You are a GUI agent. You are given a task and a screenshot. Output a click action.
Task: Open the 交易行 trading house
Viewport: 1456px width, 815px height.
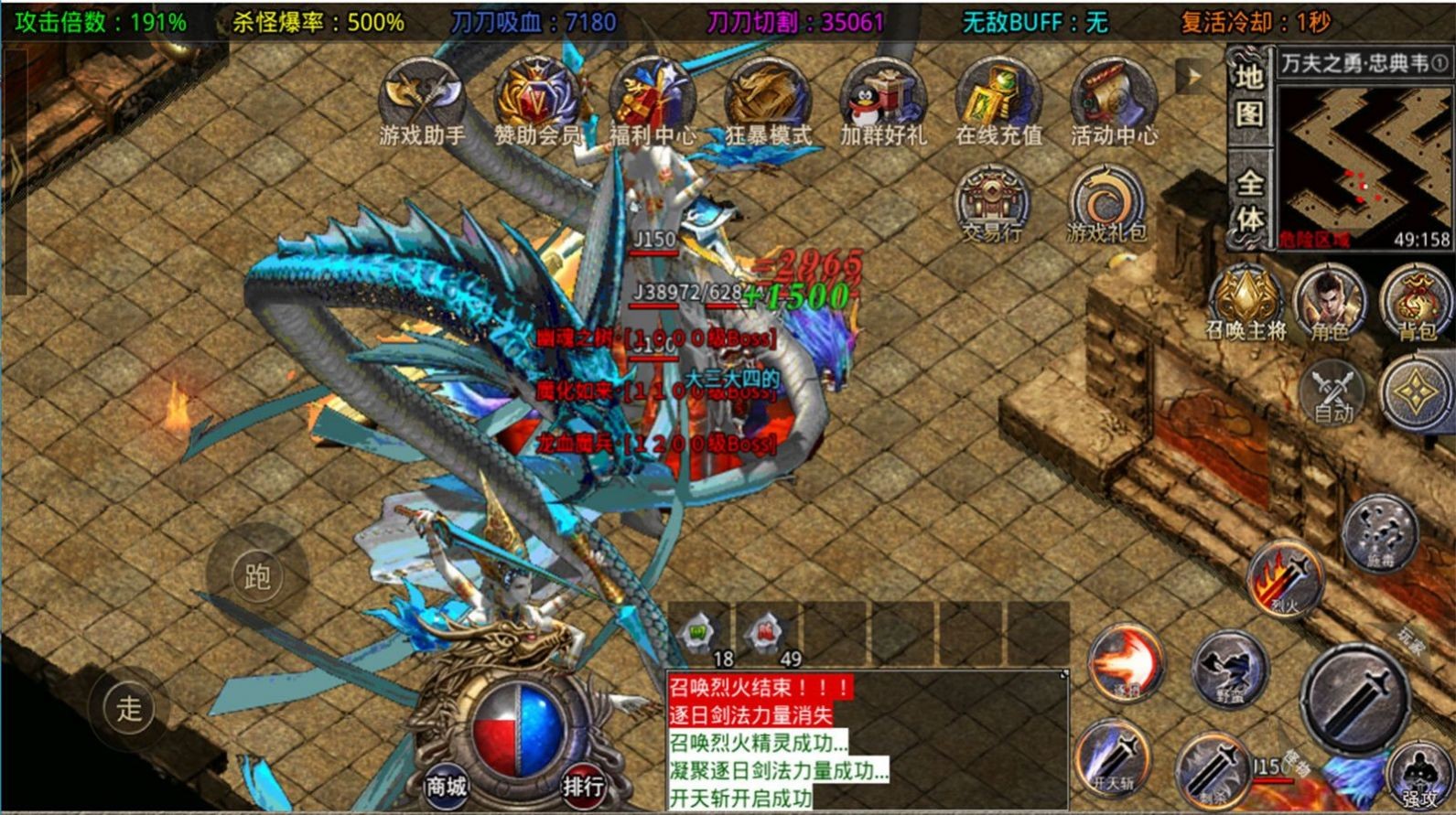(x=992, y=204)
